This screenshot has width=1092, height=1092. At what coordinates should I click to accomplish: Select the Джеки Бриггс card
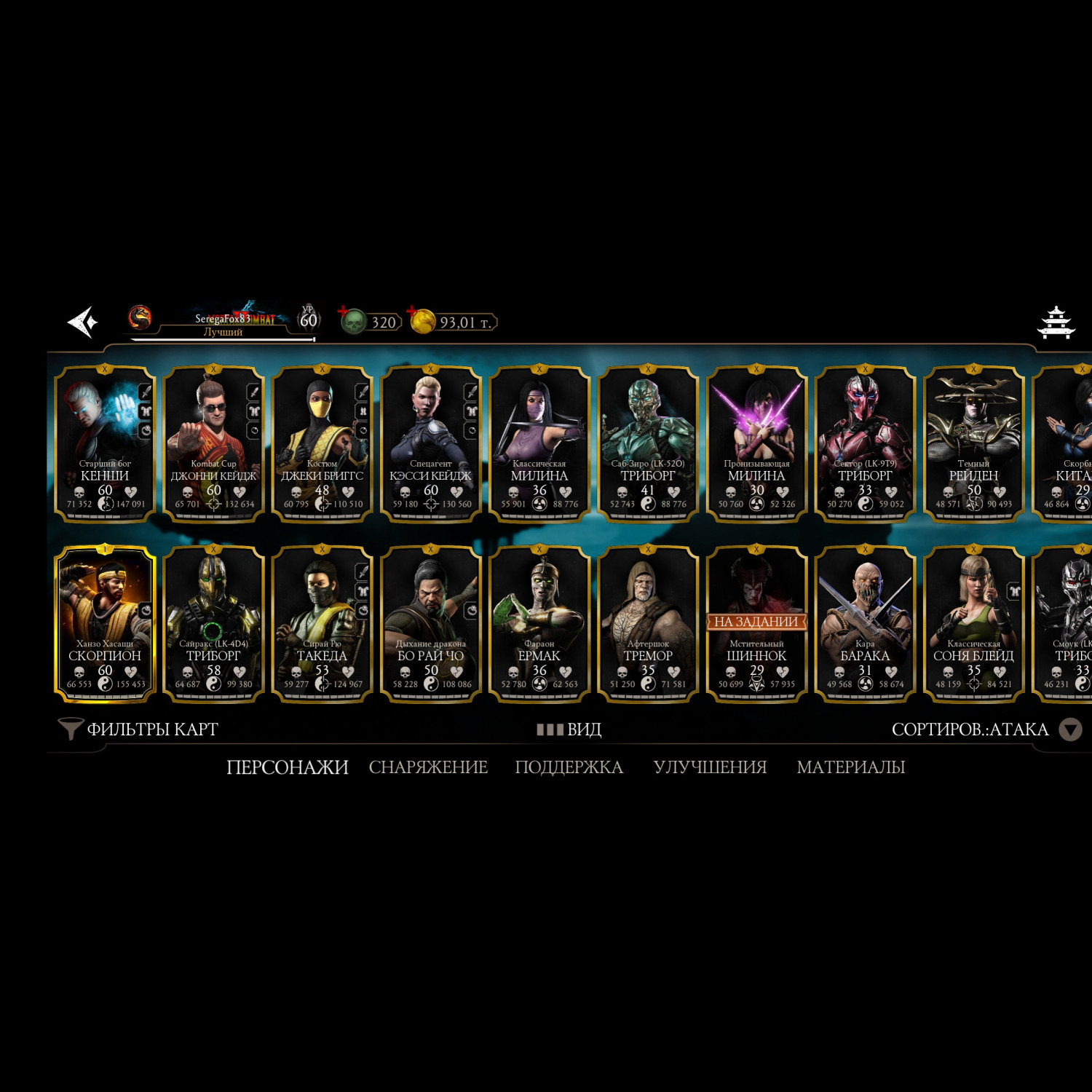322,443
